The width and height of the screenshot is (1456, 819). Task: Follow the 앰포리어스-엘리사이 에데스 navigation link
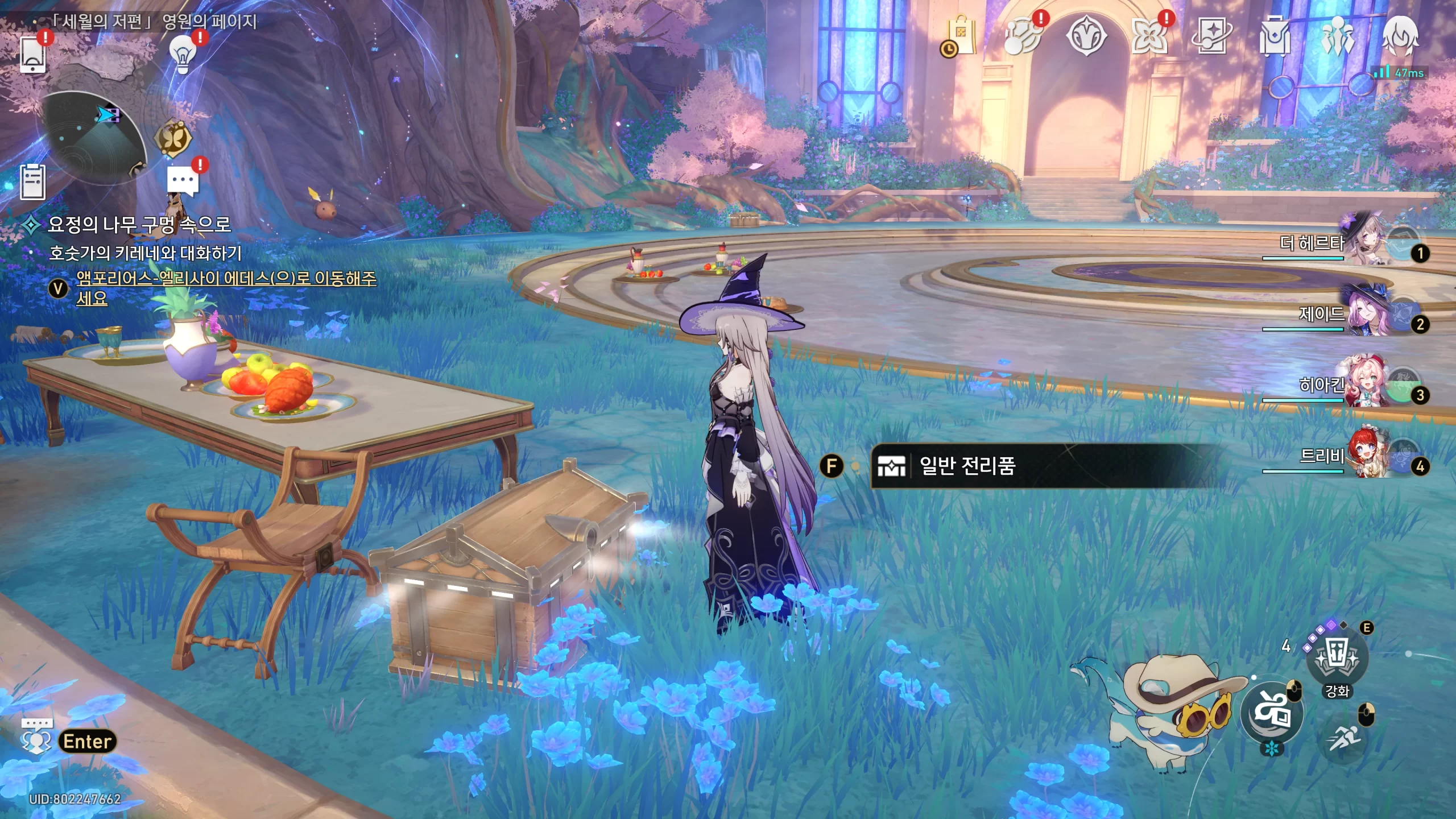pyautogui.click(x=226, y=278)
